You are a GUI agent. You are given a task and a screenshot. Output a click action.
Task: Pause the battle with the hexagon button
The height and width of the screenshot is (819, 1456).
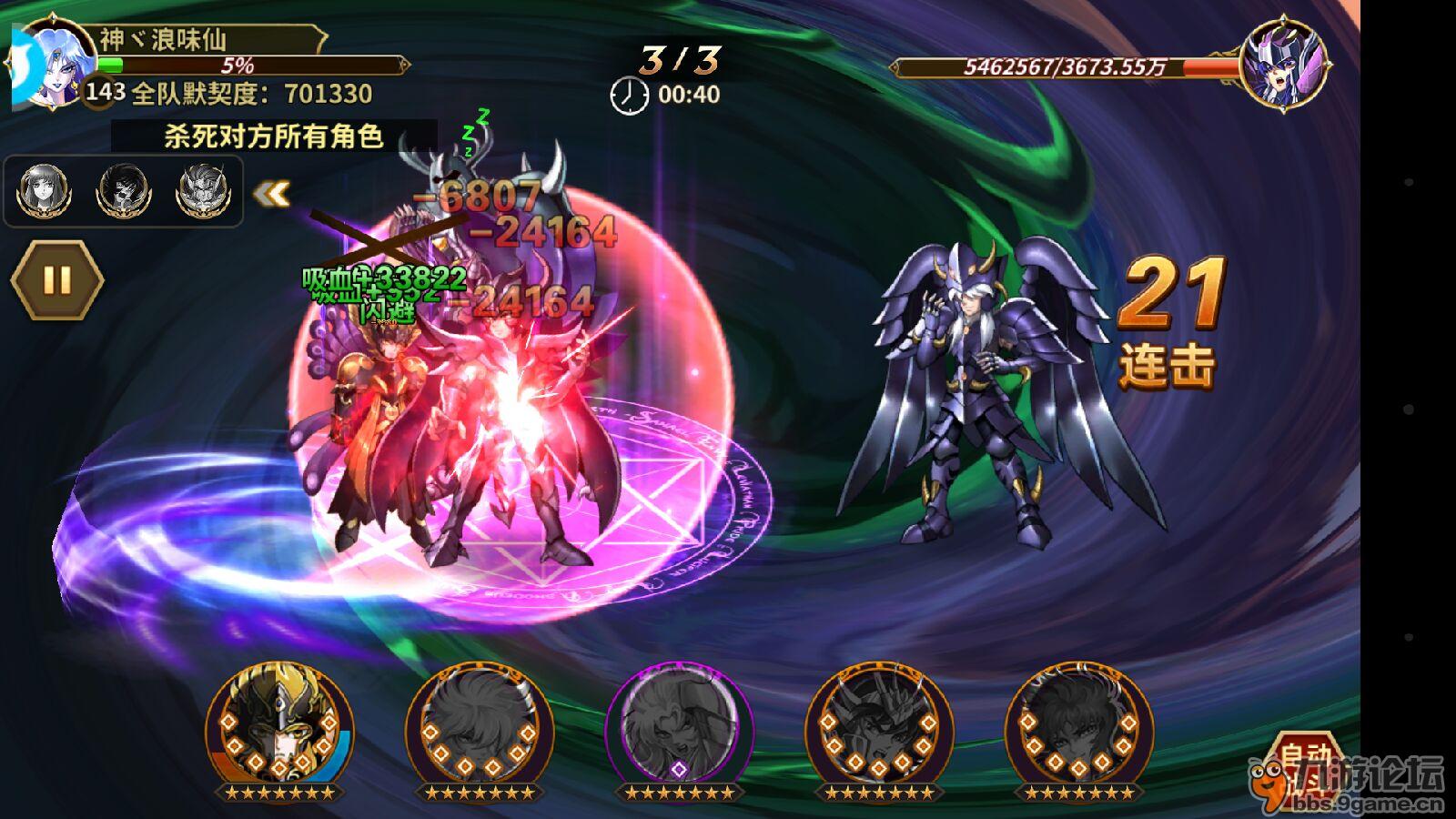[56, 279]
